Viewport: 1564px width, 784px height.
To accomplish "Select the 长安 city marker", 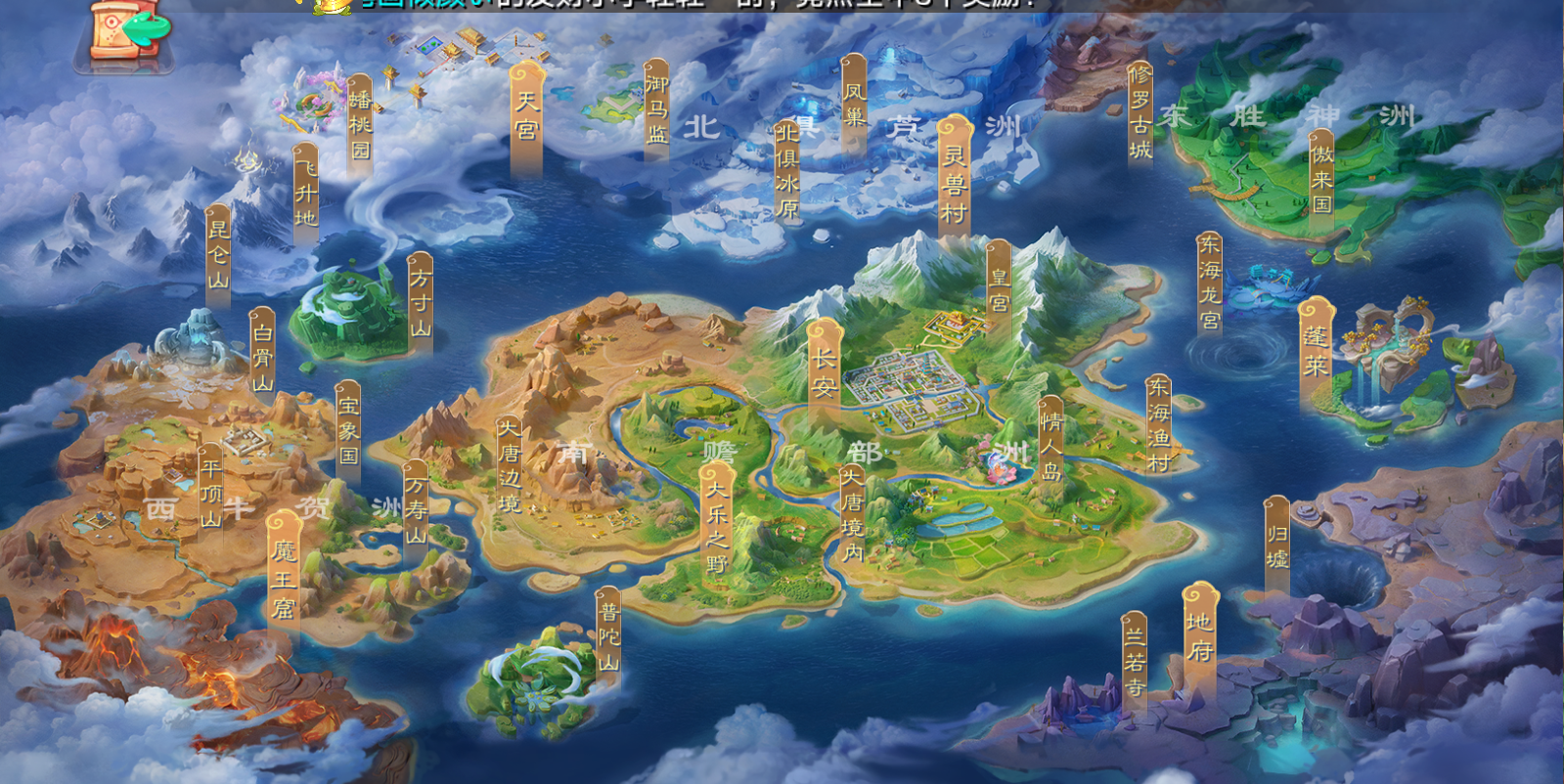I will (824, 371).
